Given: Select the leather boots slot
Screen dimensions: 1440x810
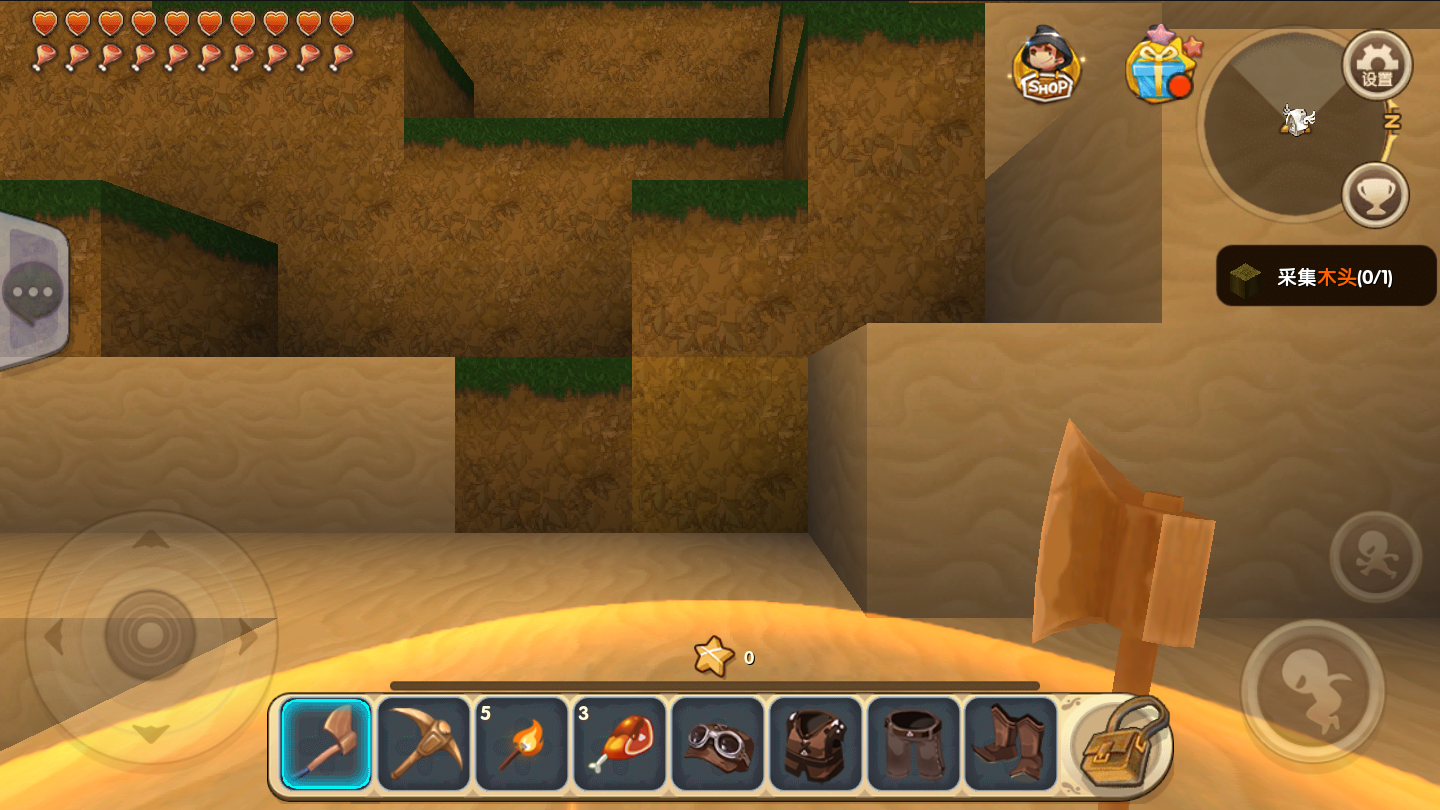Looking at the screenshot, I should [1011, 744].
